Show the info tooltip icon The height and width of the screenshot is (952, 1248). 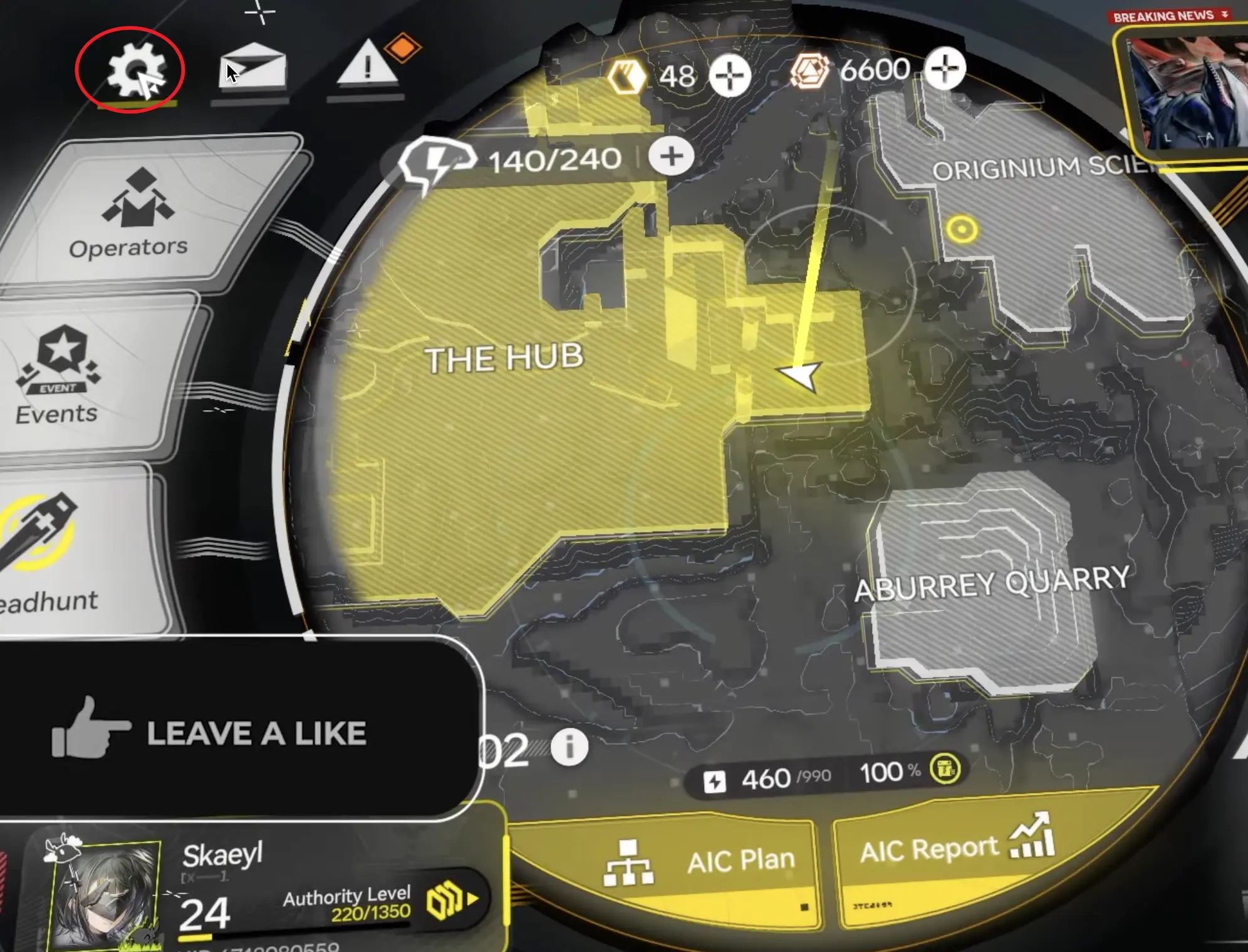point(569,747)
